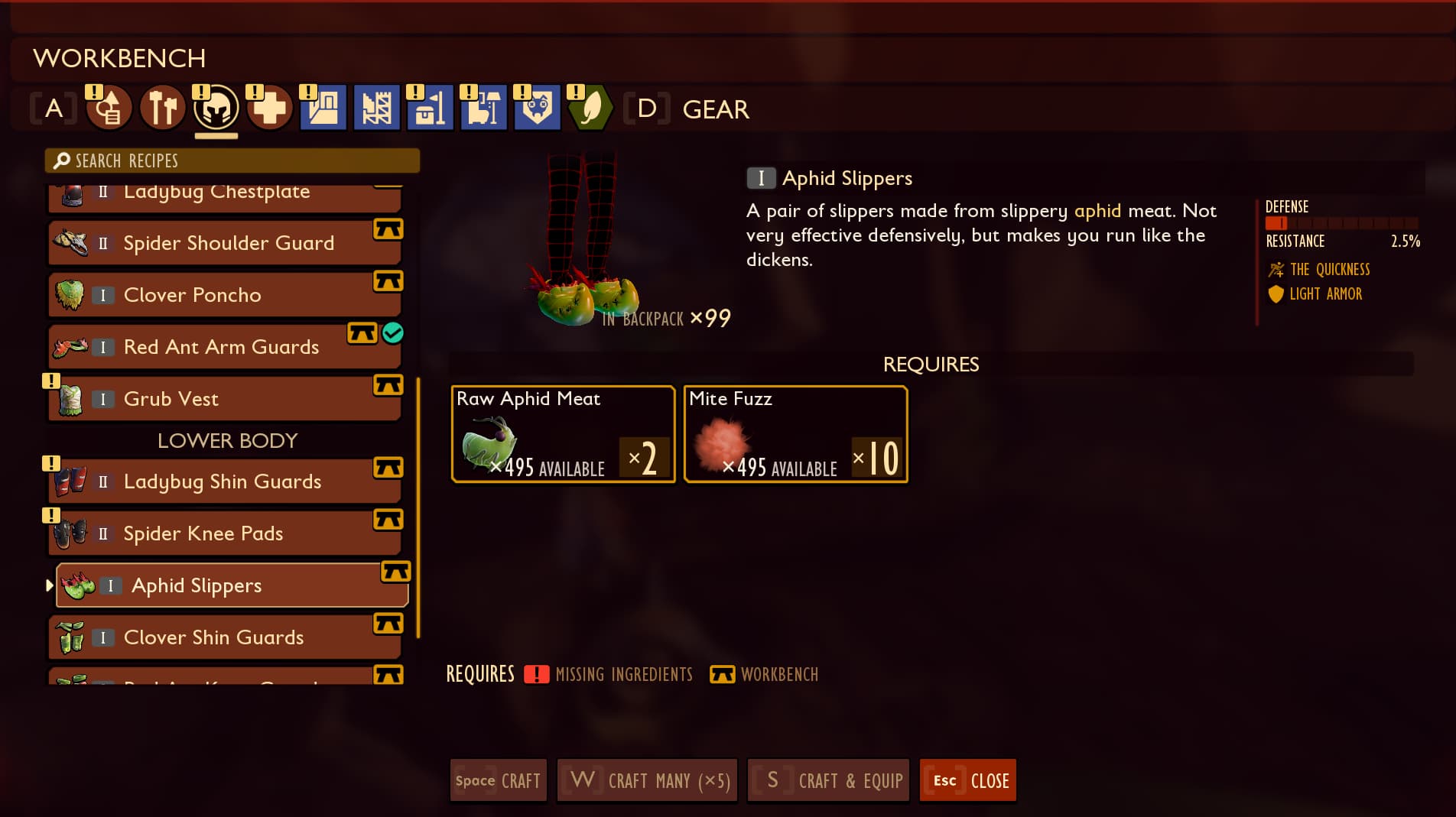
Task: Select the Storage and Utilities category icon
Action: pos(430,109)
